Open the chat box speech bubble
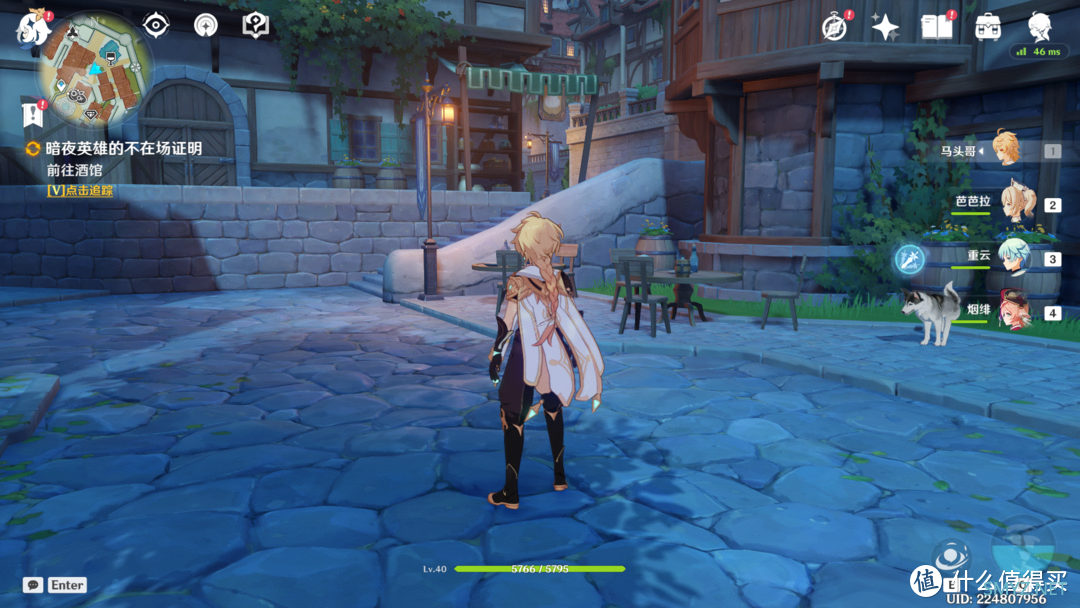The width and height of the screenshot is (1080, 608). coord(33,585)
